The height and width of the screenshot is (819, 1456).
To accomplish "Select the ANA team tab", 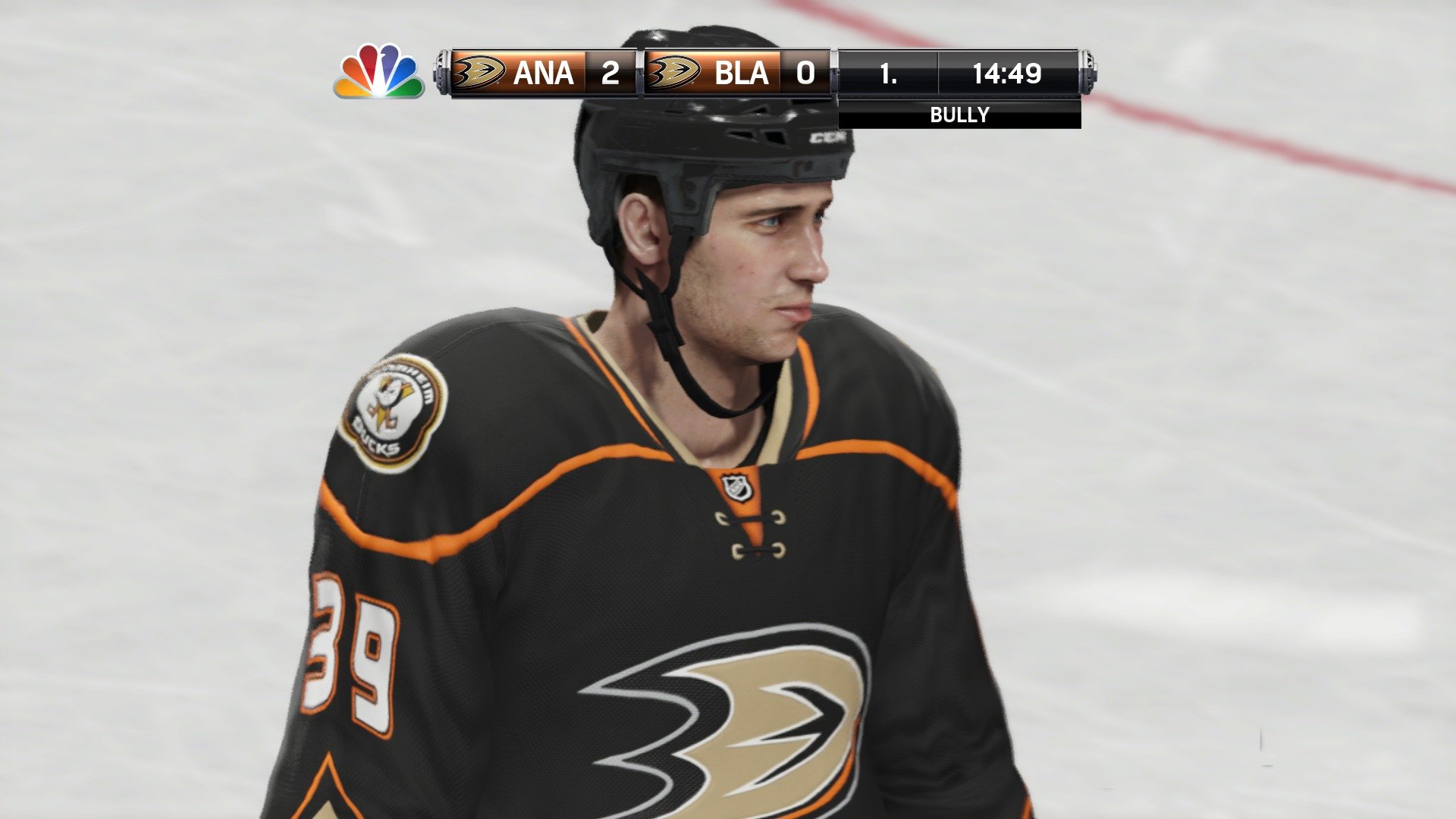I will 543,73.
